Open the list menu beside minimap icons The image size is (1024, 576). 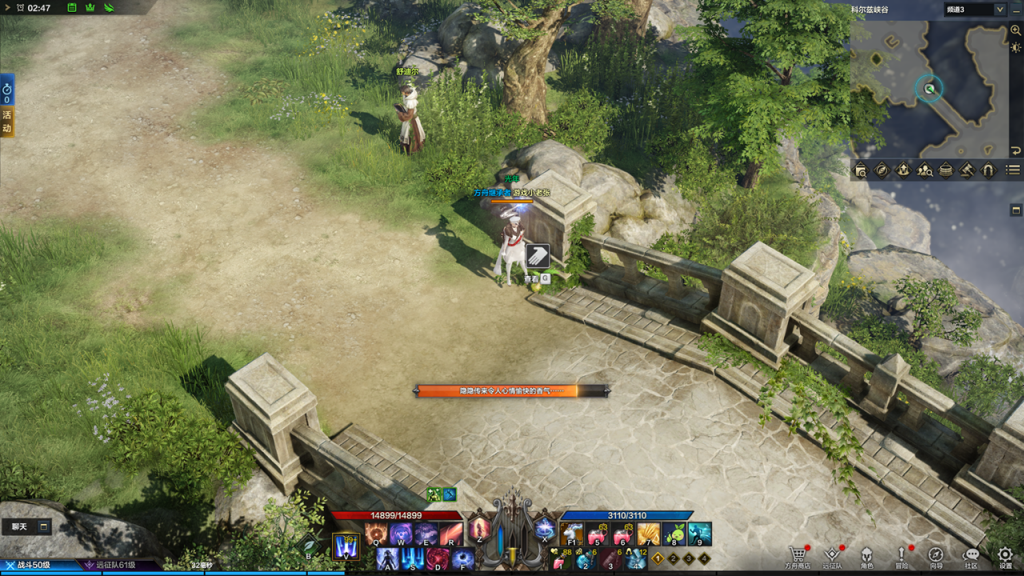pos(1013,171)
